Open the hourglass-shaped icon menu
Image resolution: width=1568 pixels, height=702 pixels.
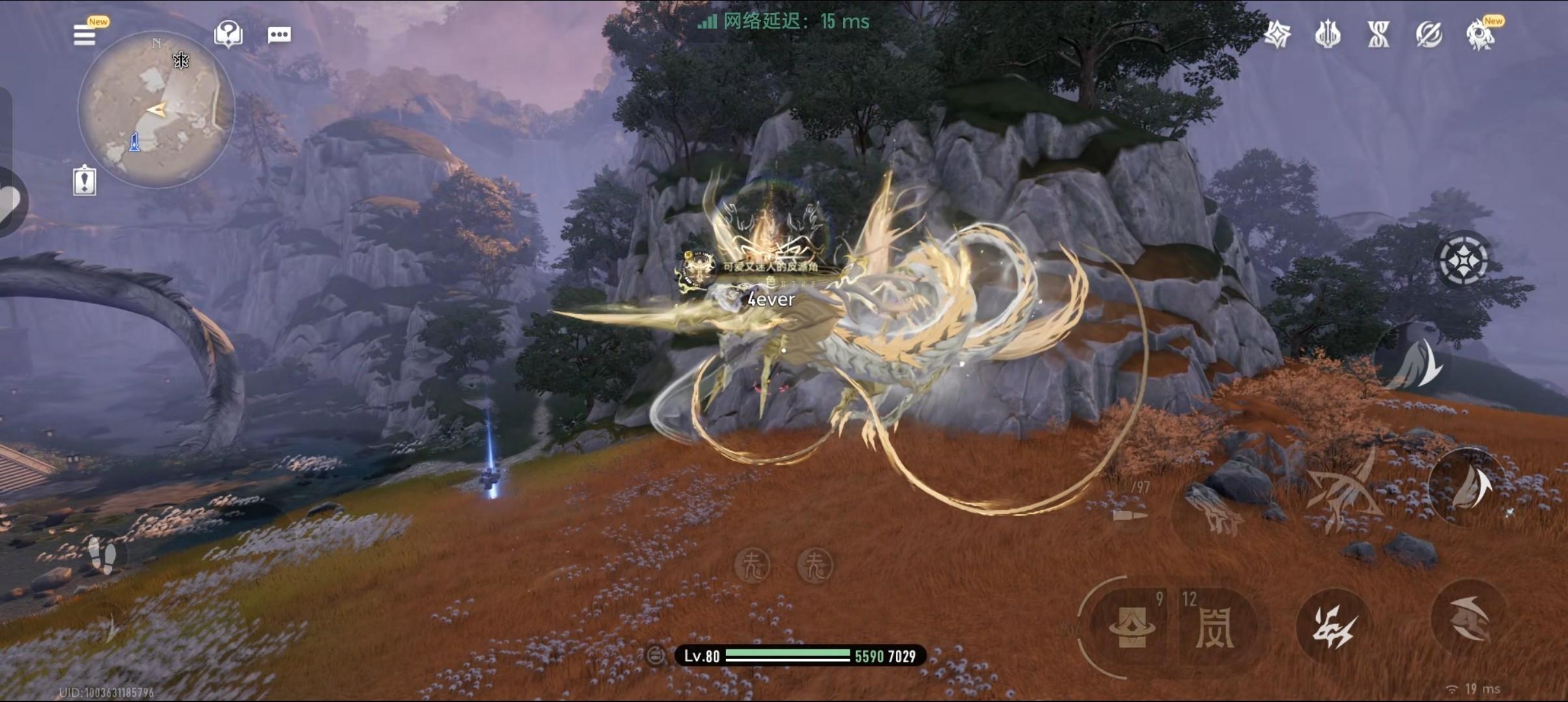pos(1378,34)
